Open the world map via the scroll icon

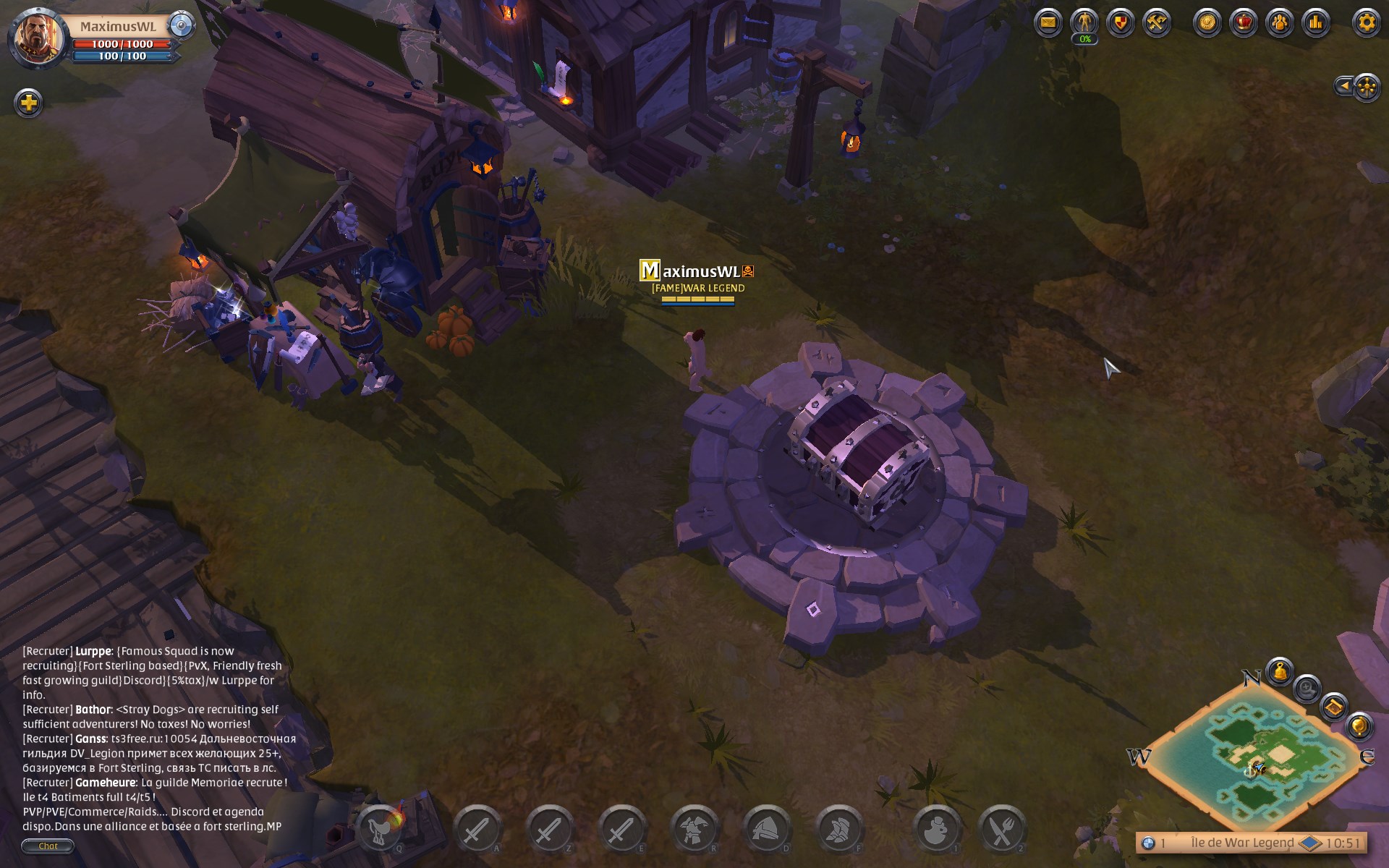pyautogui.click(x=1334, y=707)
